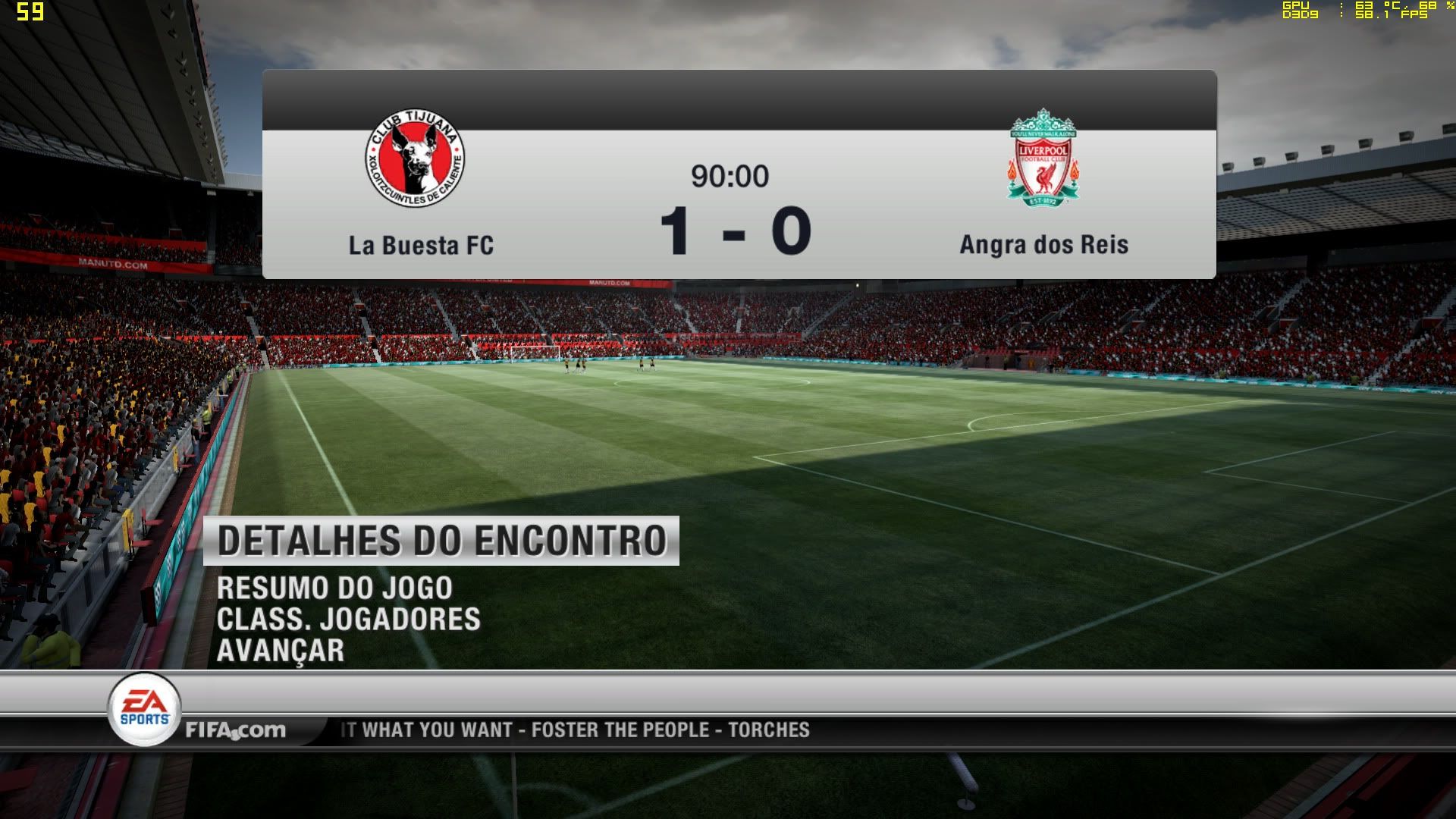This screenshot has width=1456, height=819.
Task: Select the La Buesta FC team name
Action: [421, 244]
